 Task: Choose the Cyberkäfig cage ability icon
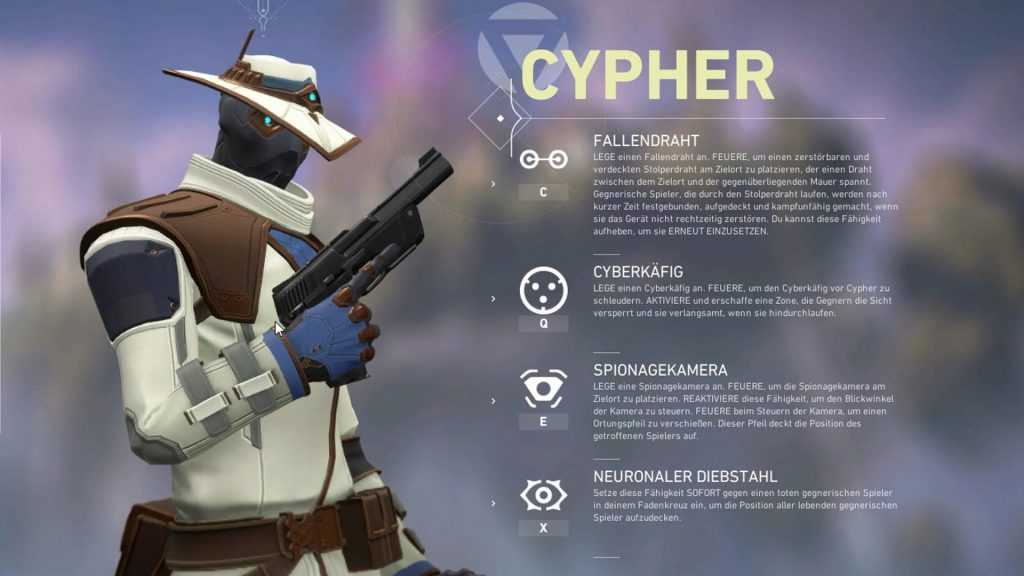point(543,290)
